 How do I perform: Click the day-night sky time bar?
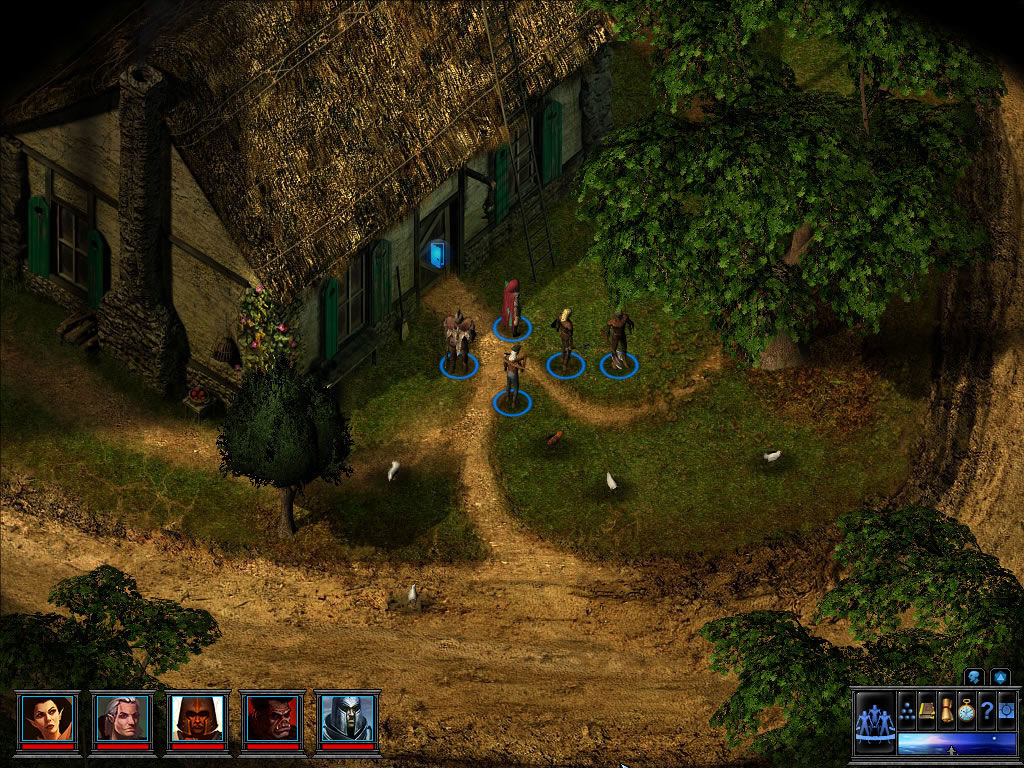(955, 743)
